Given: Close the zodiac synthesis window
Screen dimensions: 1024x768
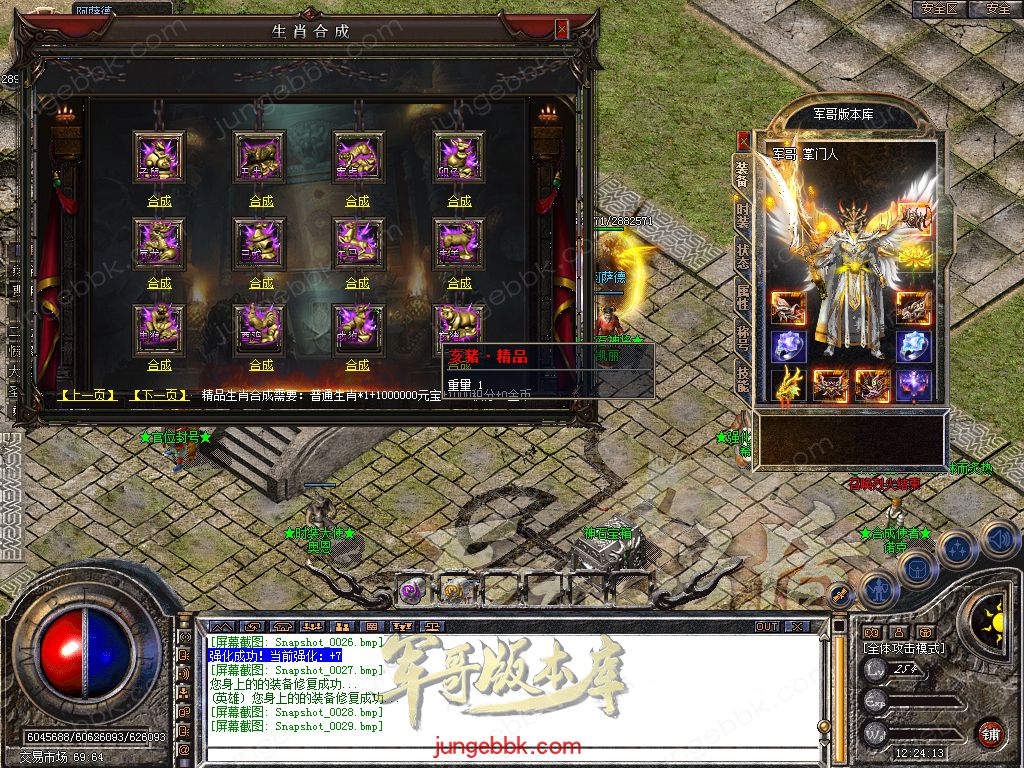Looking at the screenshot, I should 561,30.
